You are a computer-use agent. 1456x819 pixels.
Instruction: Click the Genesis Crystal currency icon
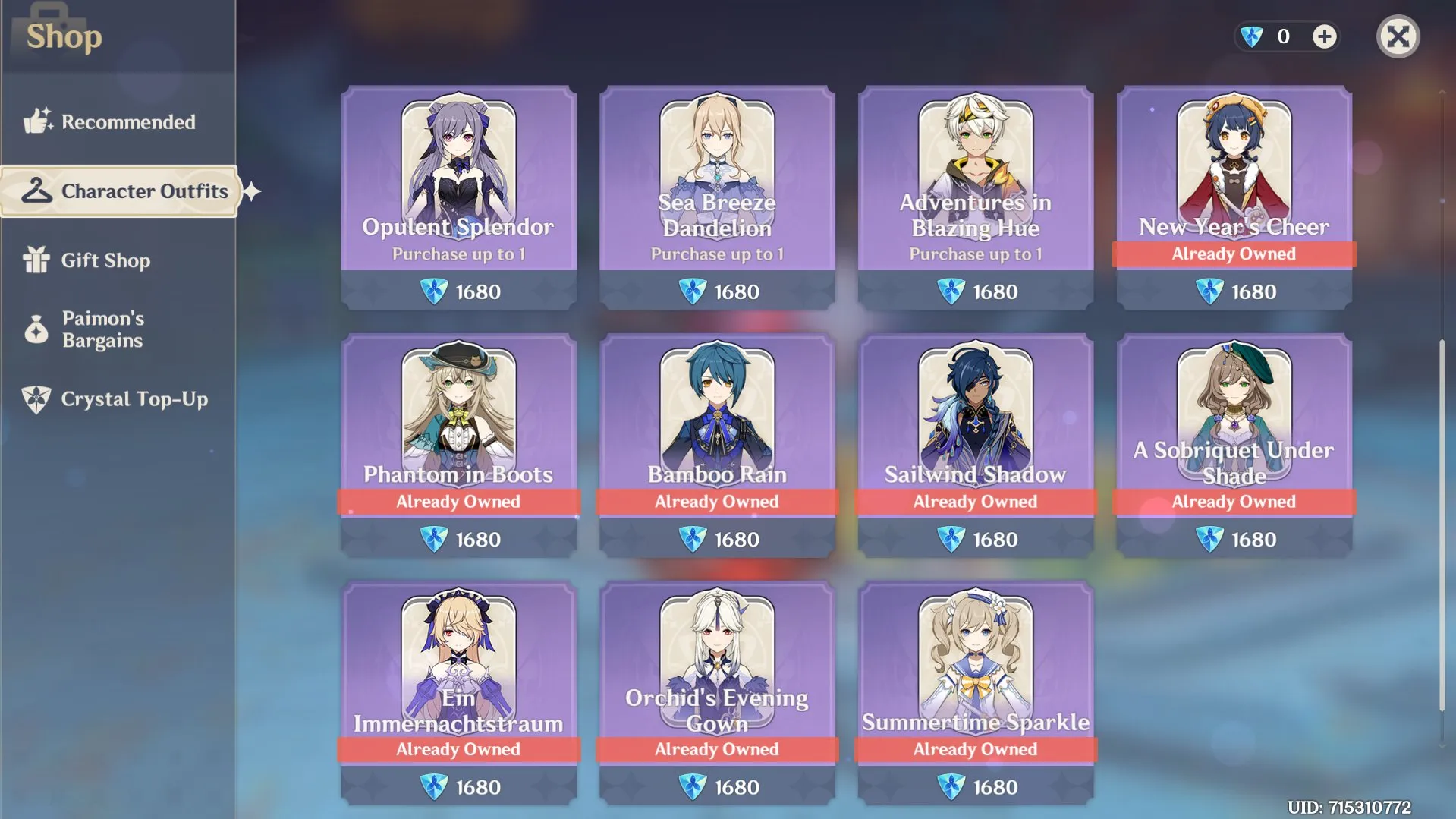click(x=1251, y=36)
